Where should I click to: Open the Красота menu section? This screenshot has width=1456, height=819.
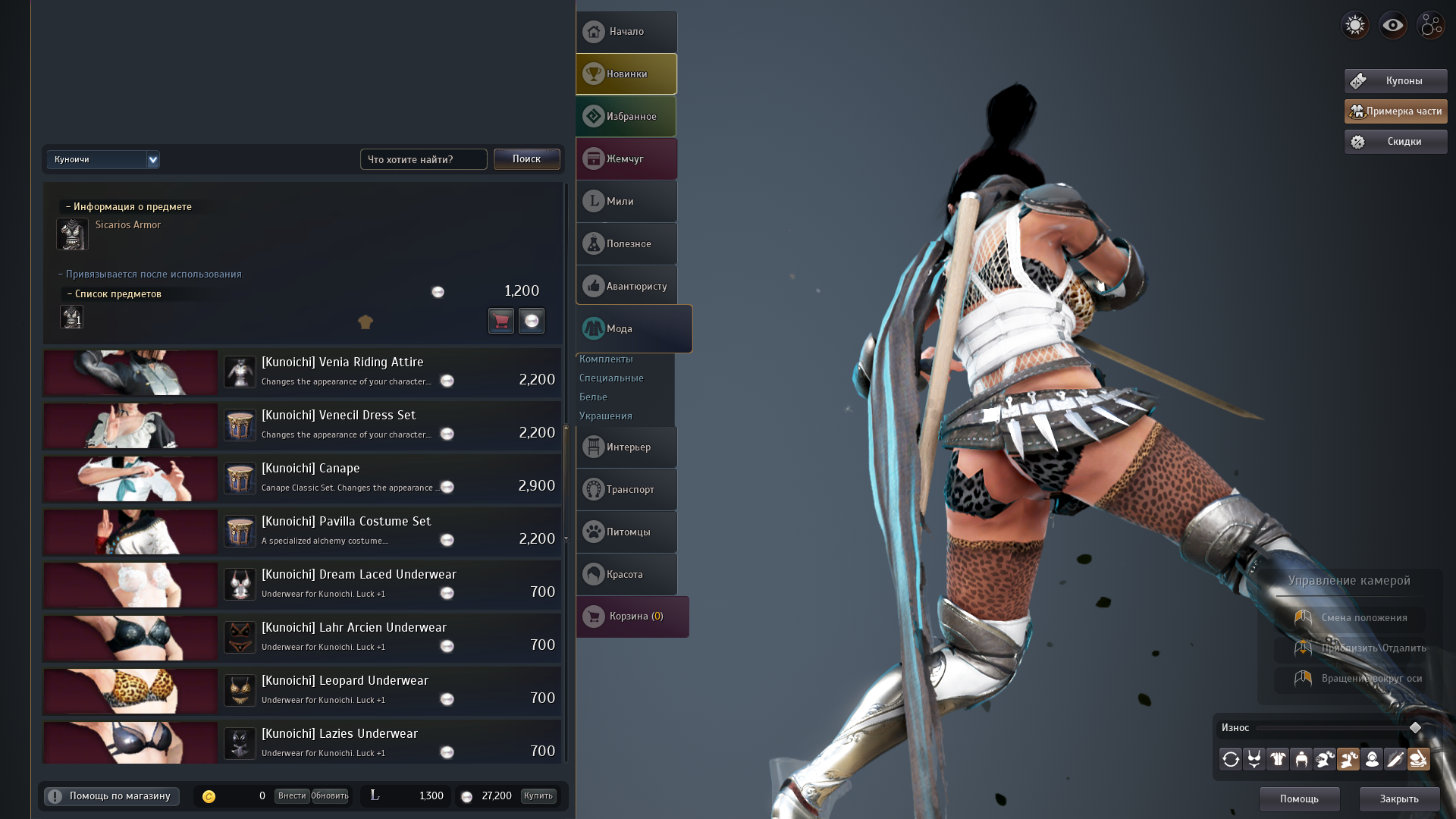(x=626, y=574)
